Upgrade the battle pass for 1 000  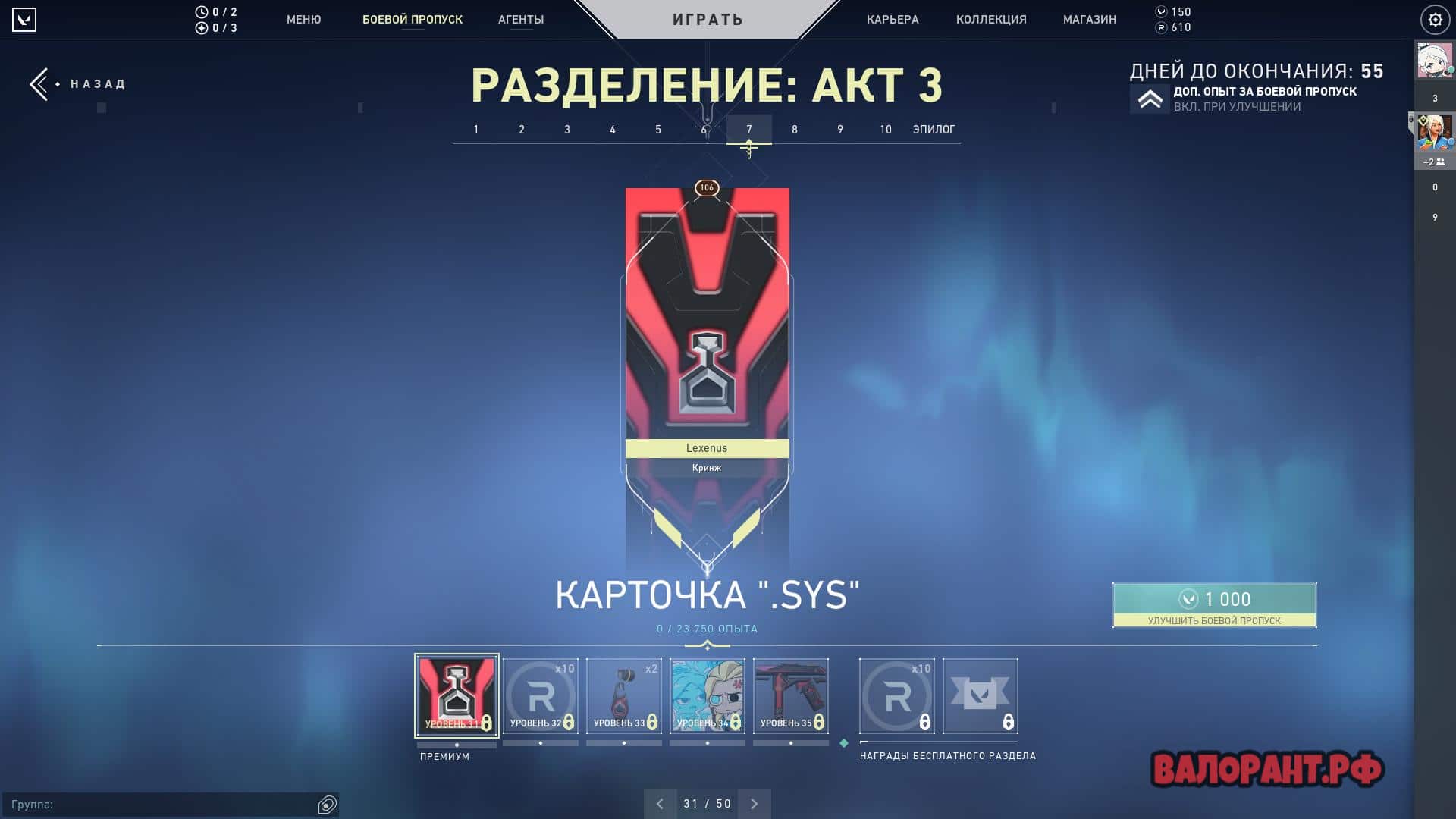tap(1214, 604)
